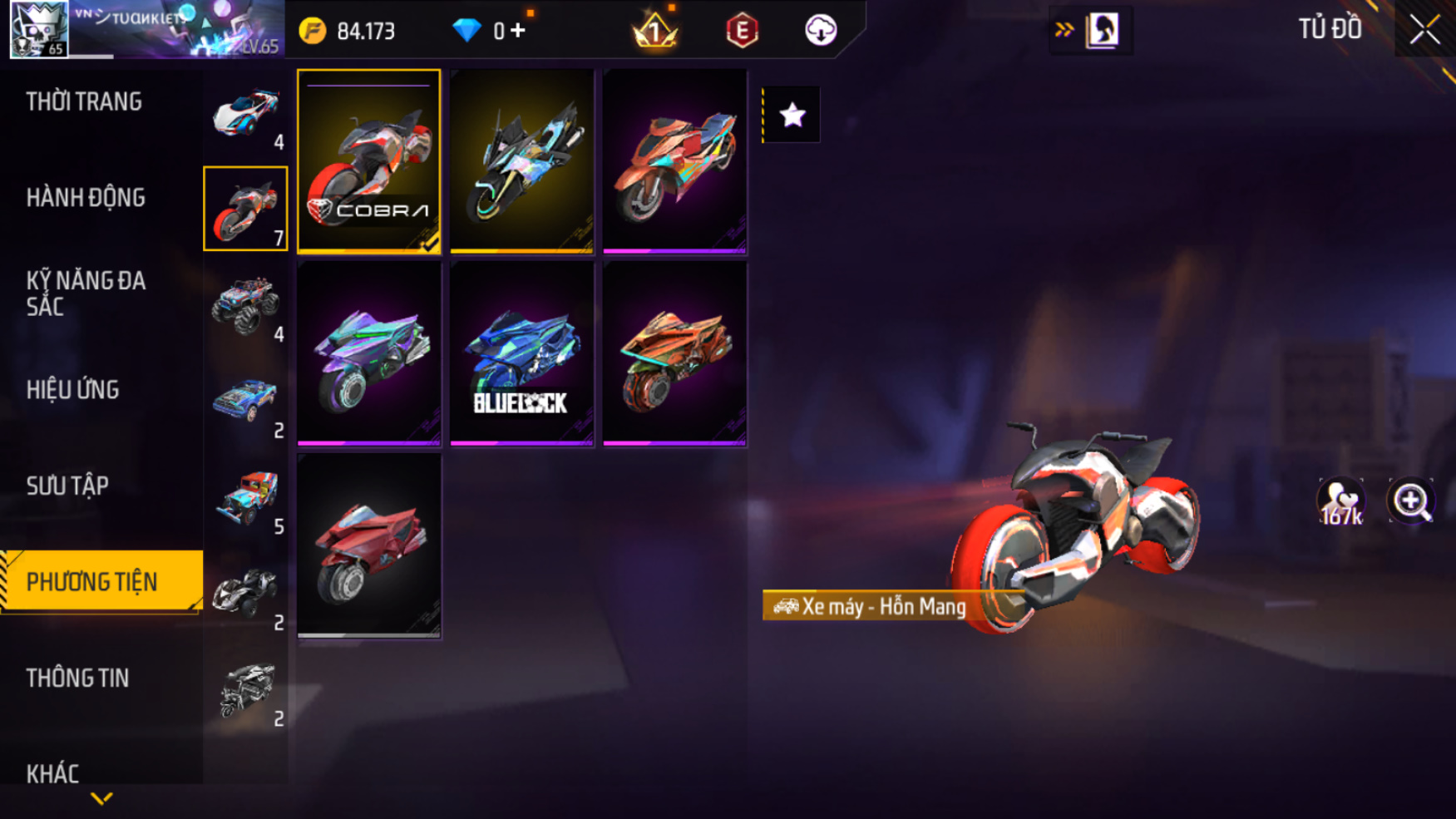Close the Tủ Đồ wardrobe screen
1456x819 pixels.
click(1424, 30)
